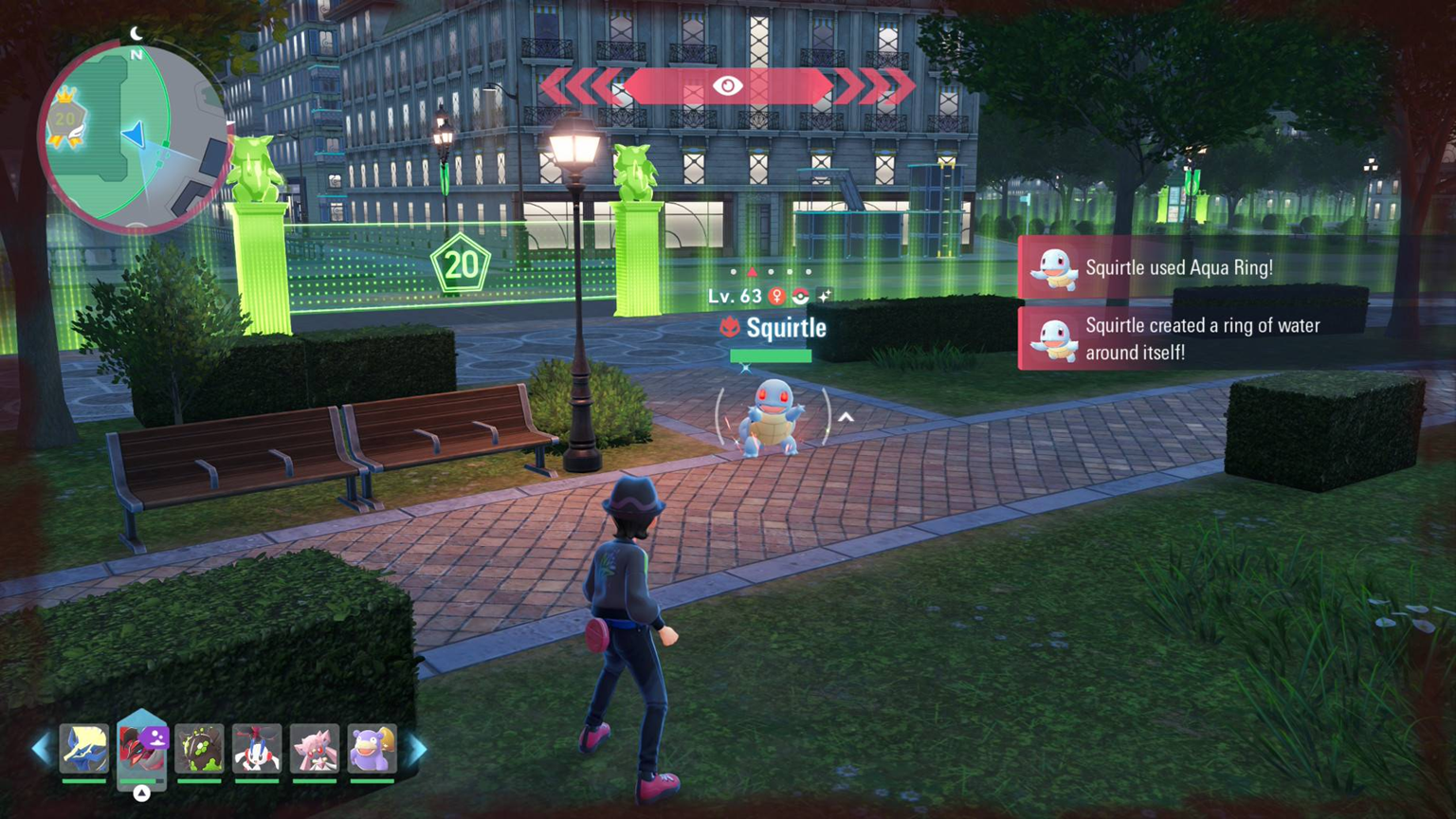The width and height of the screenshot is (1456, 819).
Task: Open the circular minimap
Action: 133,137
